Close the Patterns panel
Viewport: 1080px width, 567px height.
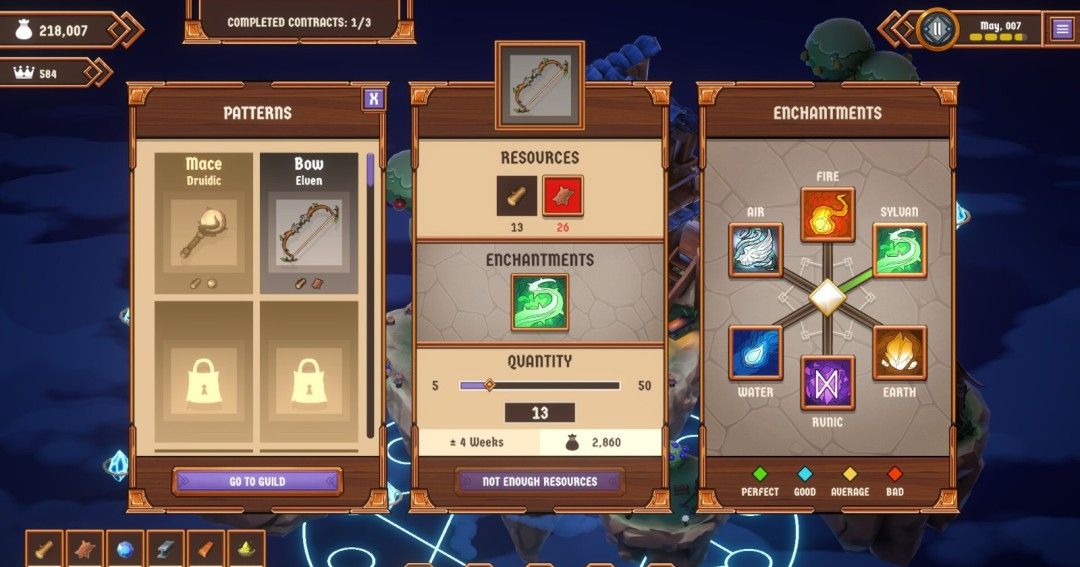tap(373, 98)
